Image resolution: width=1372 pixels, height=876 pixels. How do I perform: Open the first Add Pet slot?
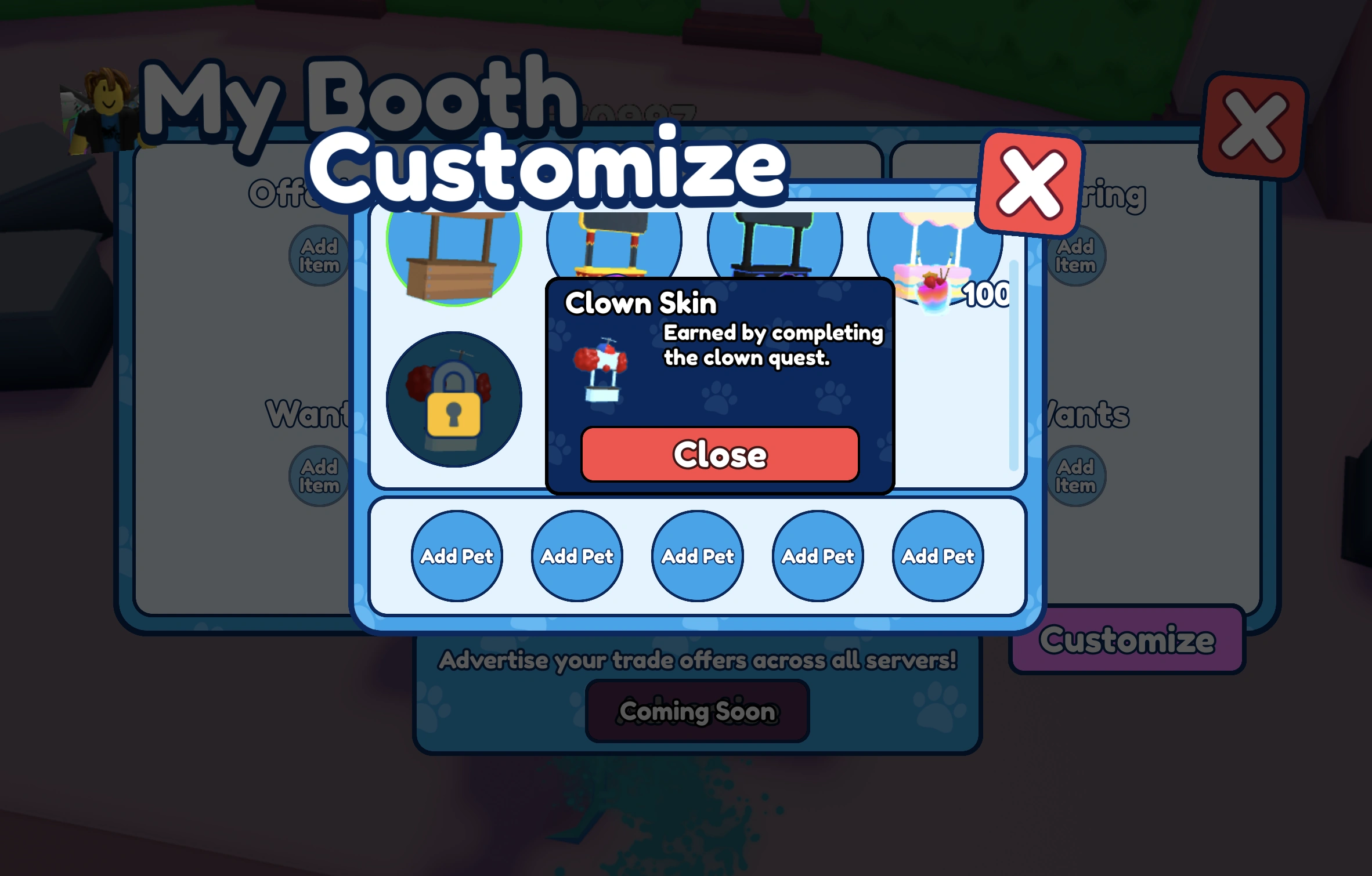[x=457, y=556]
